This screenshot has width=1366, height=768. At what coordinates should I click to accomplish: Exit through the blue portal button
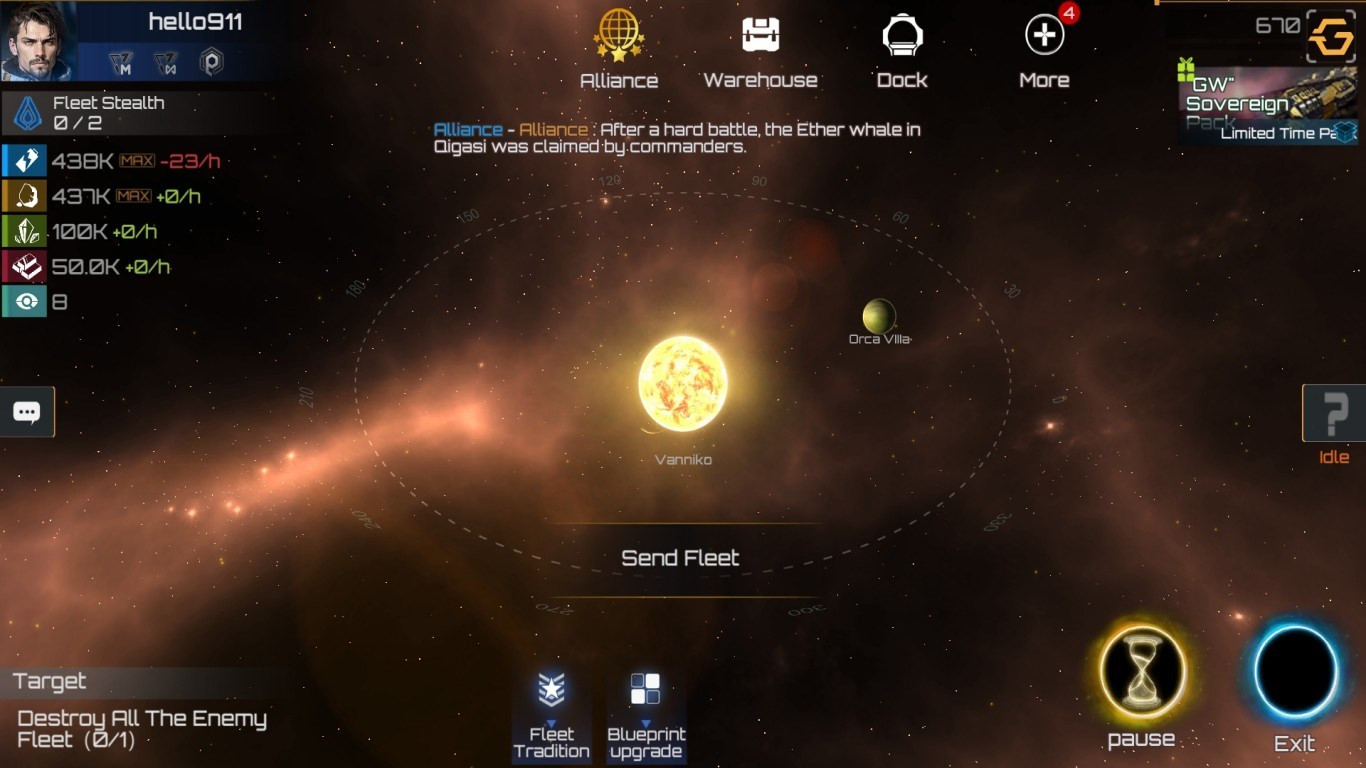(x=1295, y=672)
